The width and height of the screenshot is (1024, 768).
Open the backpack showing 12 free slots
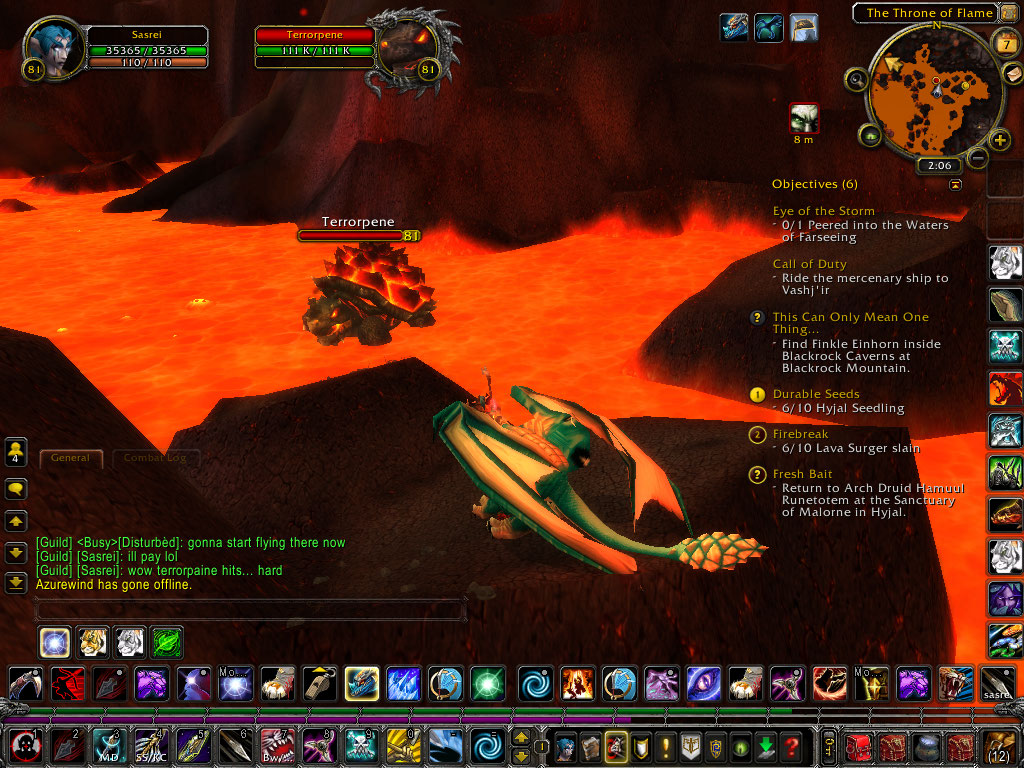click(x=1000, y=746)
